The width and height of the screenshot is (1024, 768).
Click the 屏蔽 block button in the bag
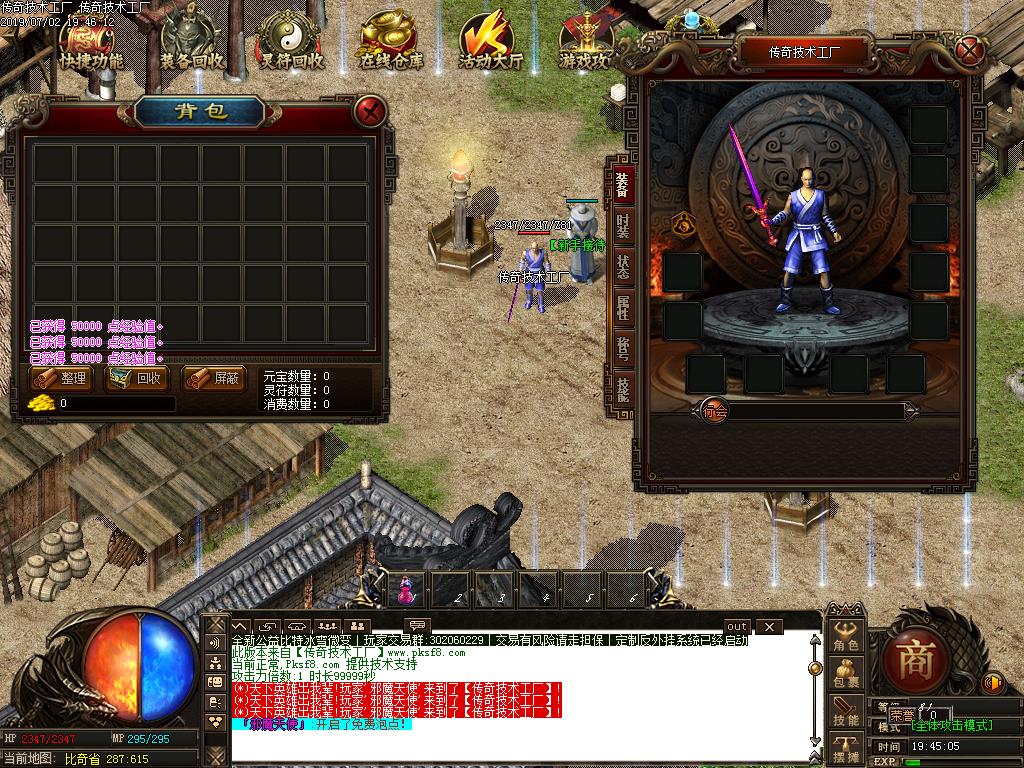(x=214, y=379)
